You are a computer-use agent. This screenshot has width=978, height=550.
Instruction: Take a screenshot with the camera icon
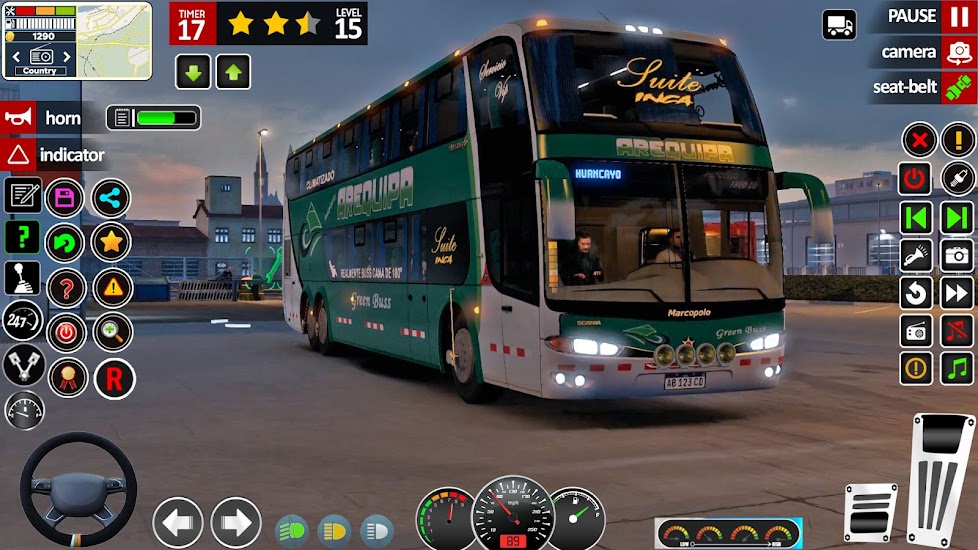[958, 255]
